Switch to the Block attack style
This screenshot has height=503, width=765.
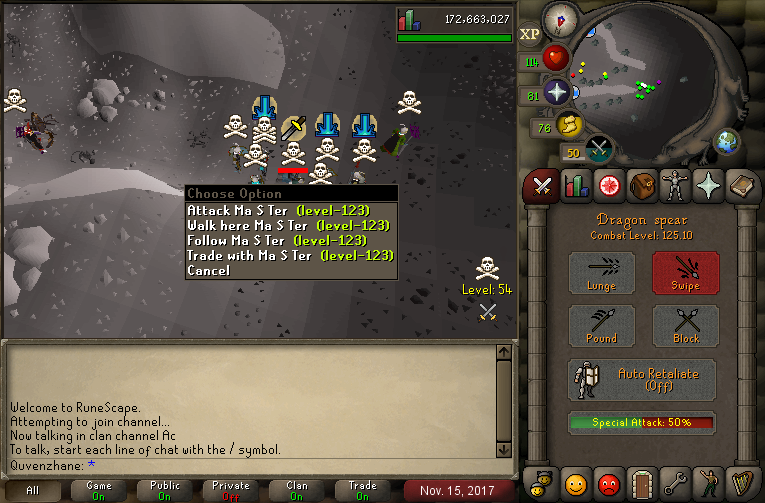[x=686, y=326]
